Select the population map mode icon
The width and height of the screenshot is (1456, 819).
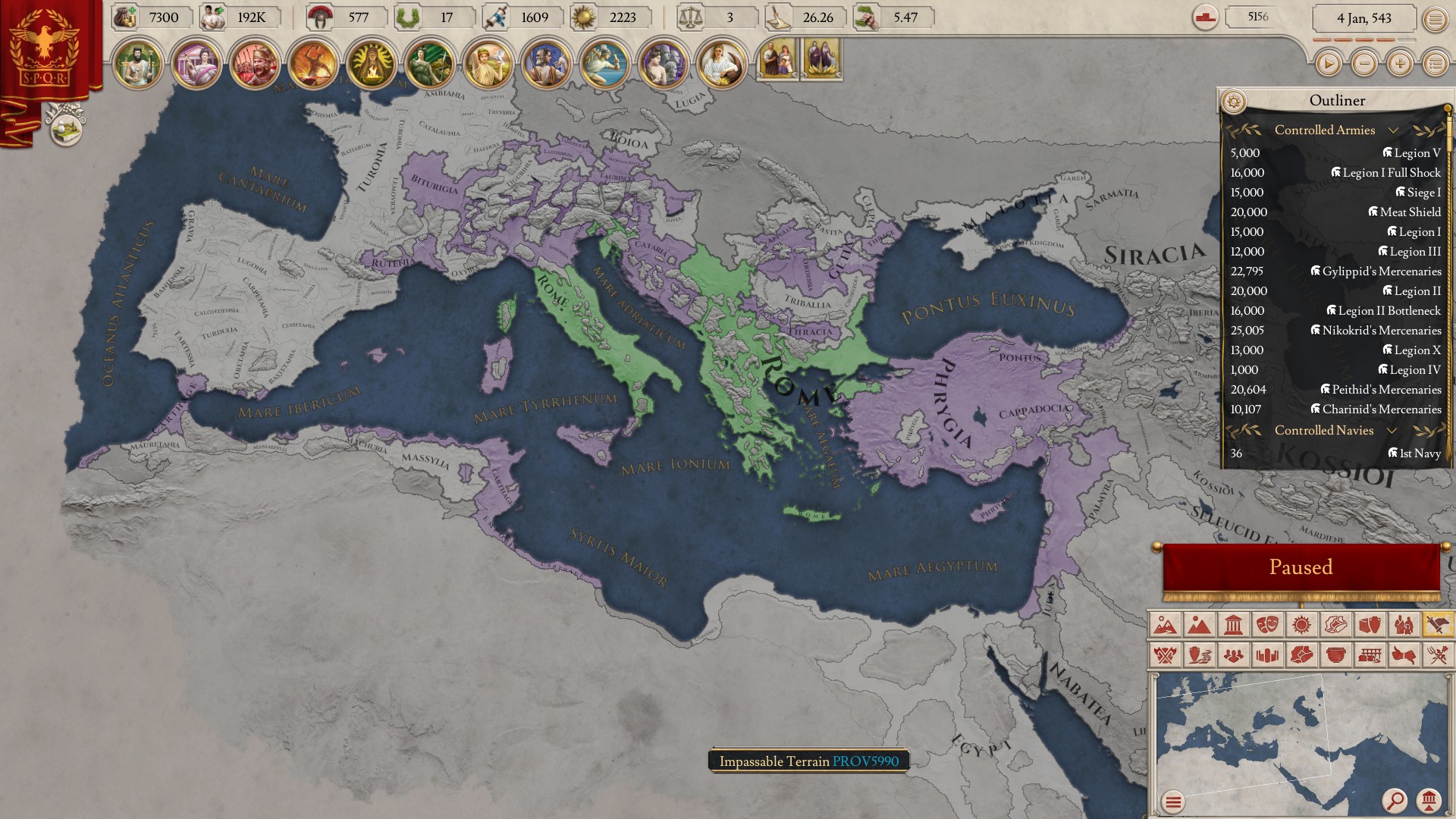1404,625
